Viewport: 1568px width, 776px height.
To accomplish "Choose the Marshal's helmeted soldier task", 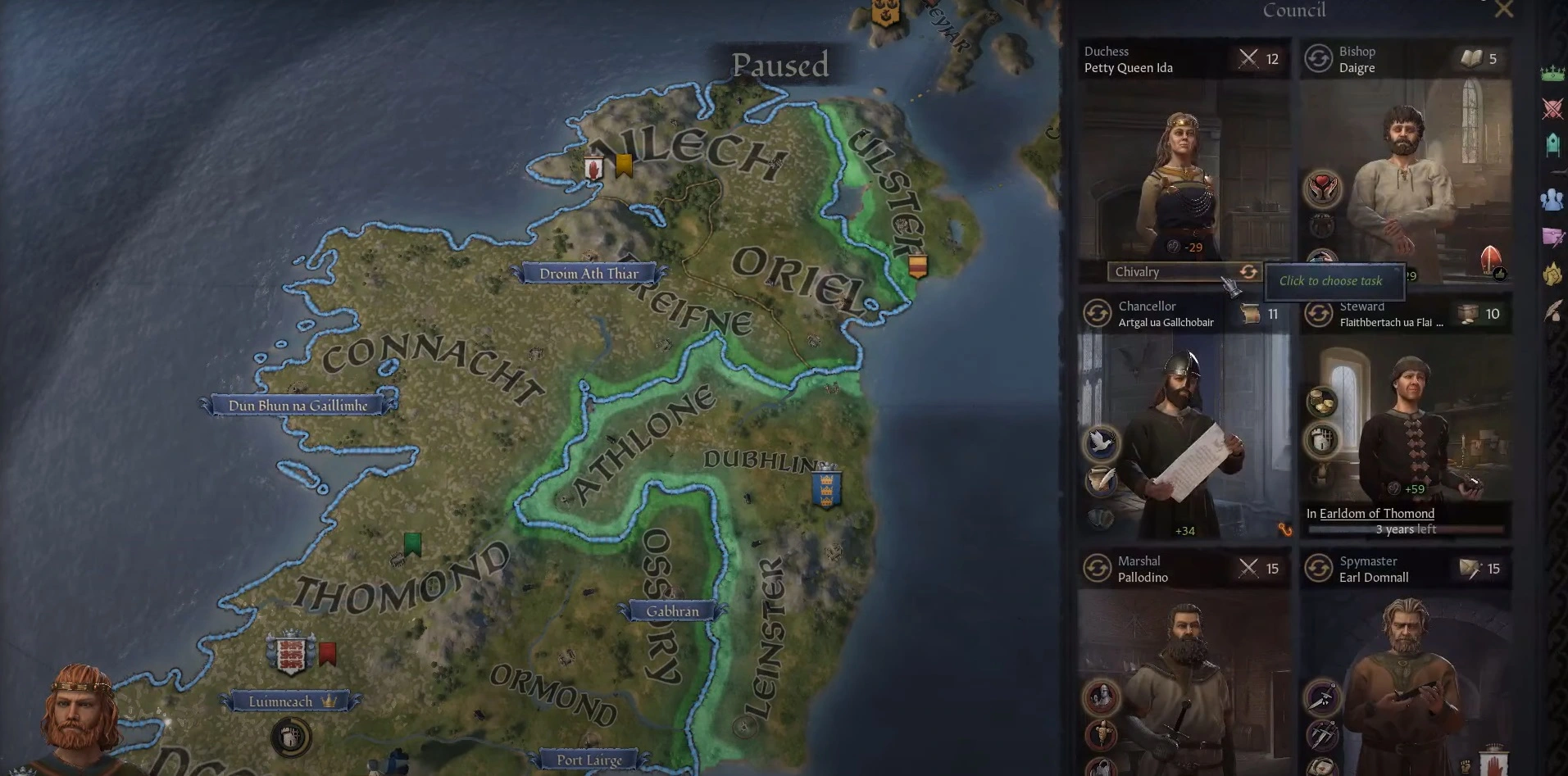I will click(x=1101, y=697).
